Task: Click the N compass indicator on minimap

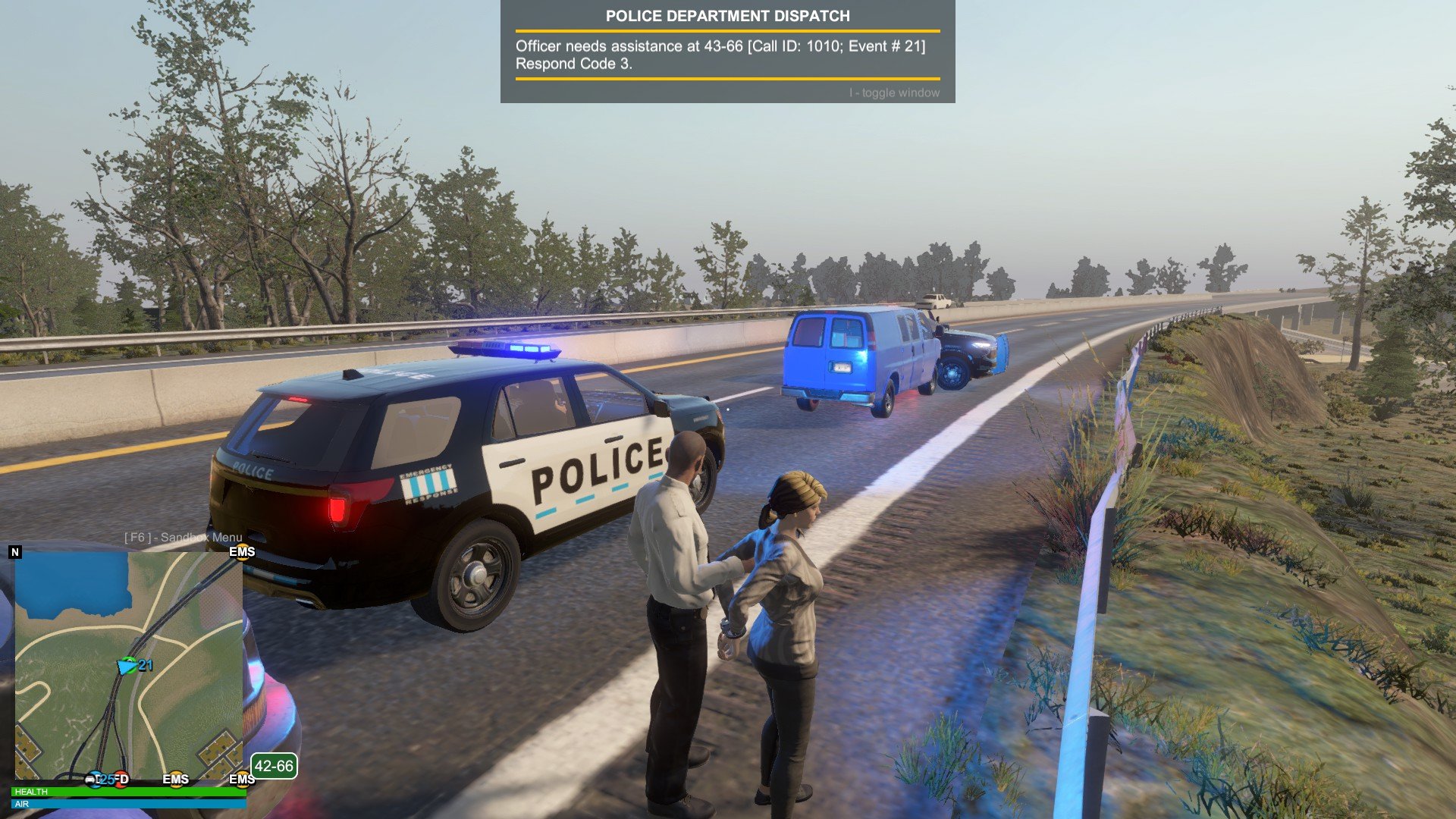Action: [x=15, y=552]
